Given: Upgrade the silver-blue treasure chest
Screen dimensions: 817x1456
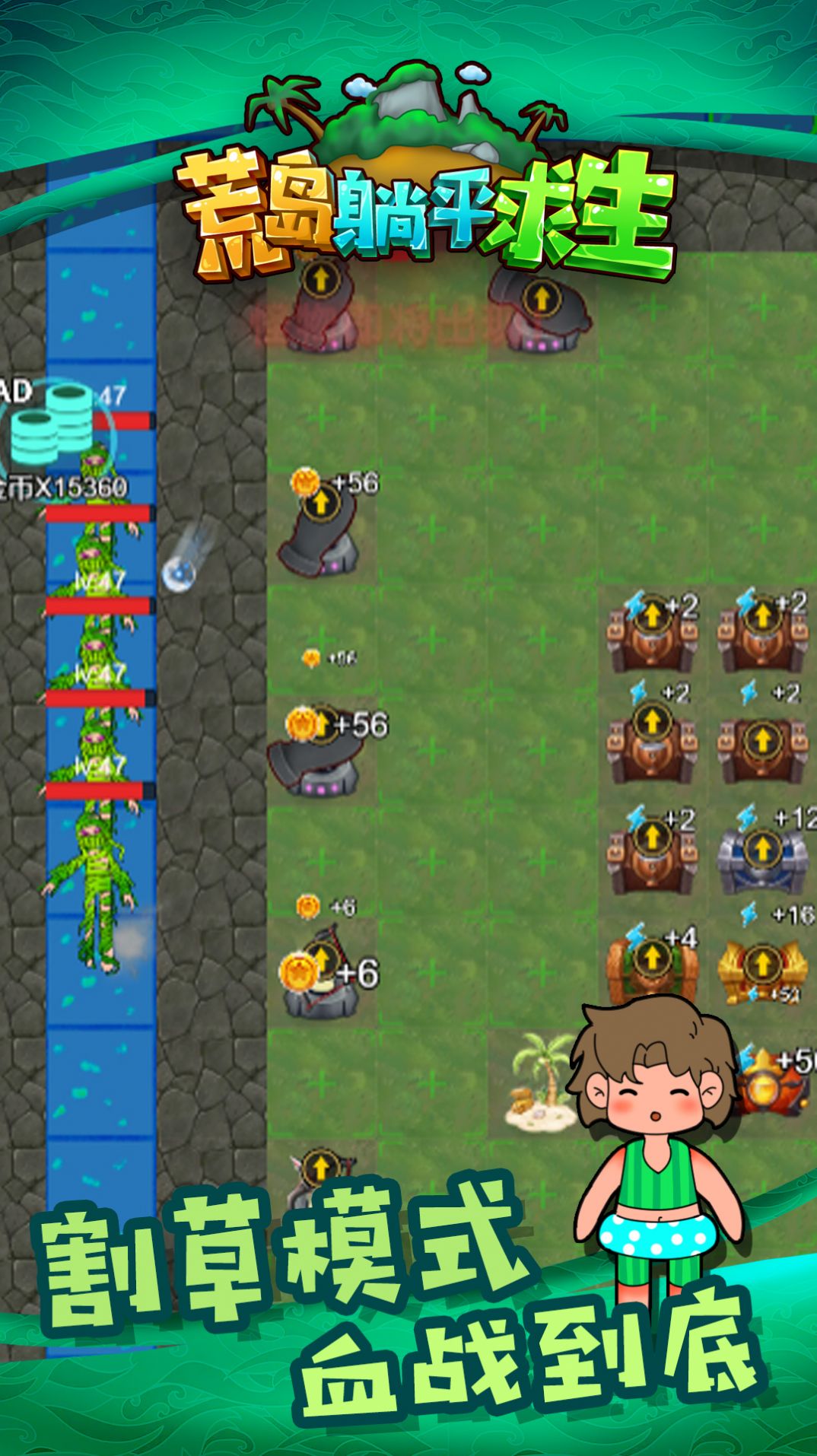Looking at the screenshot, I should 761,847.
